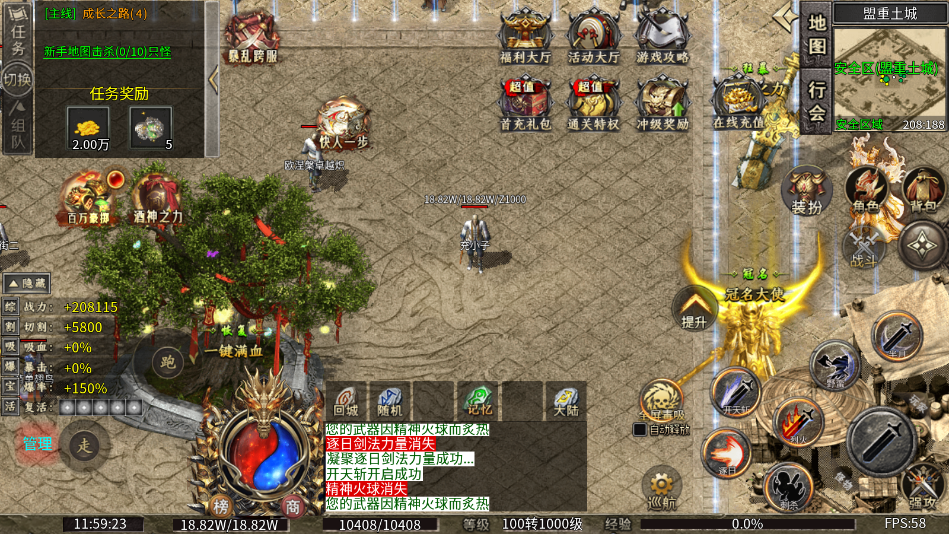Open the 行会 guild panel
The height and width of the screenshot is (534, 949).
tap(818, 100)
